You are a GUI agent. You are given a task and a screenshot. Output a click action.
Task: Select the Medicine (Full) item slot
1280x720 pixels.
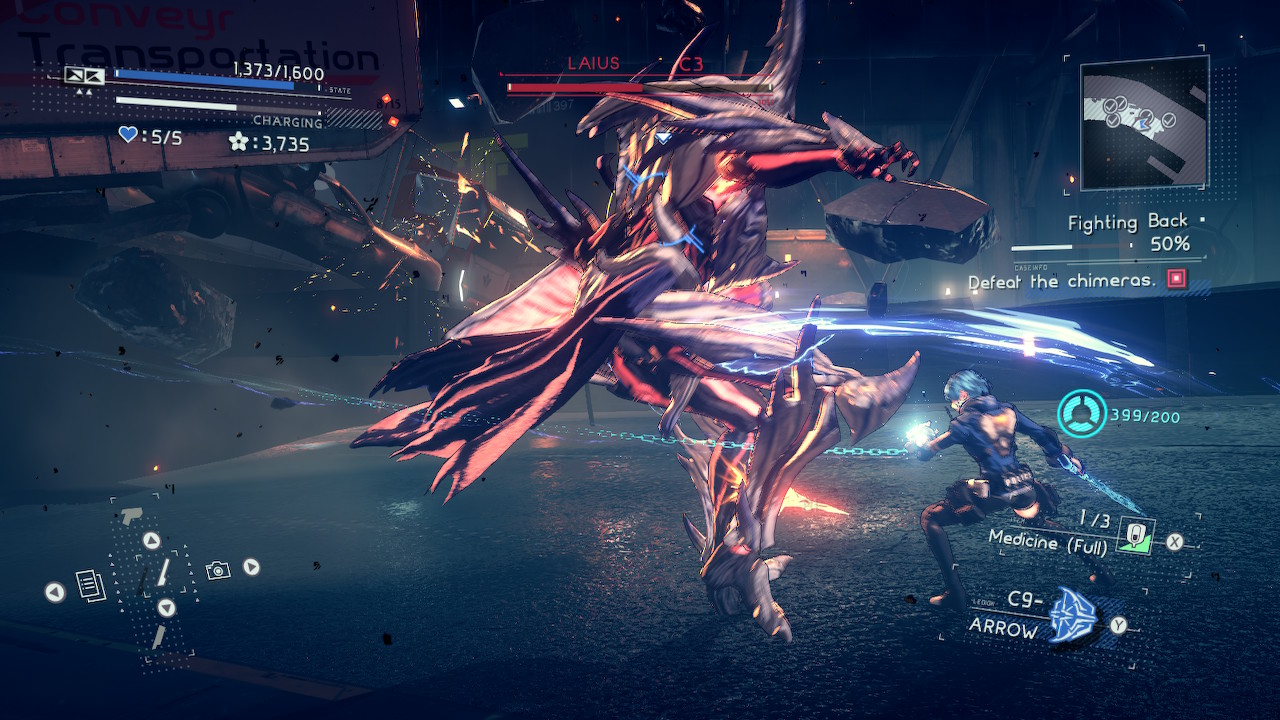[1134, 536]
